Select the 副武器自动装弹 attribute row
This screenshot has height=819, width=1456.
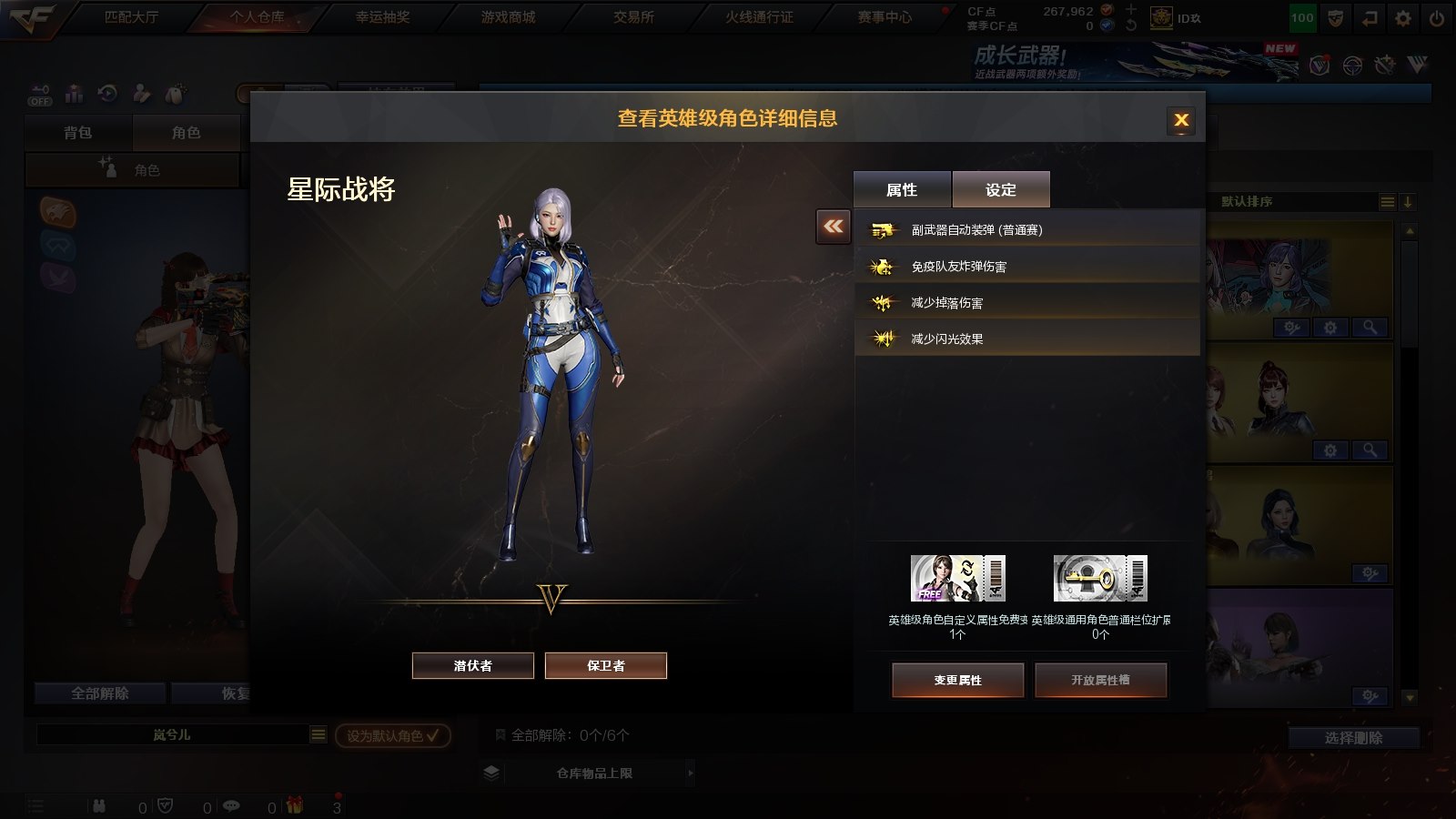[x=1026, y=230]
